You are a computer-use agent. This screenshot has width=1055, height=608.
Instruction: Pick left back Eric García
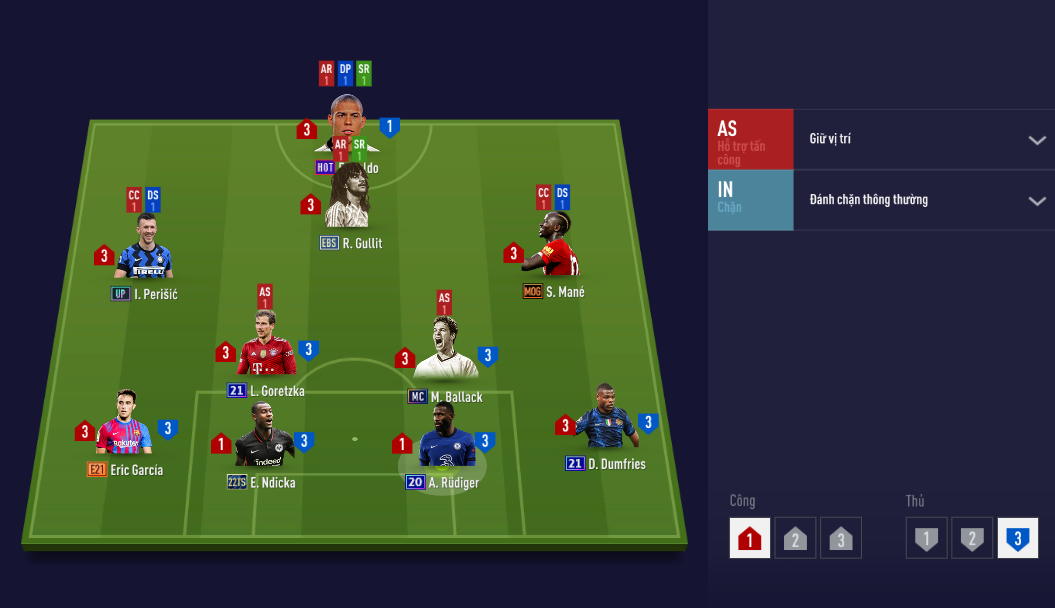point(124,426)
